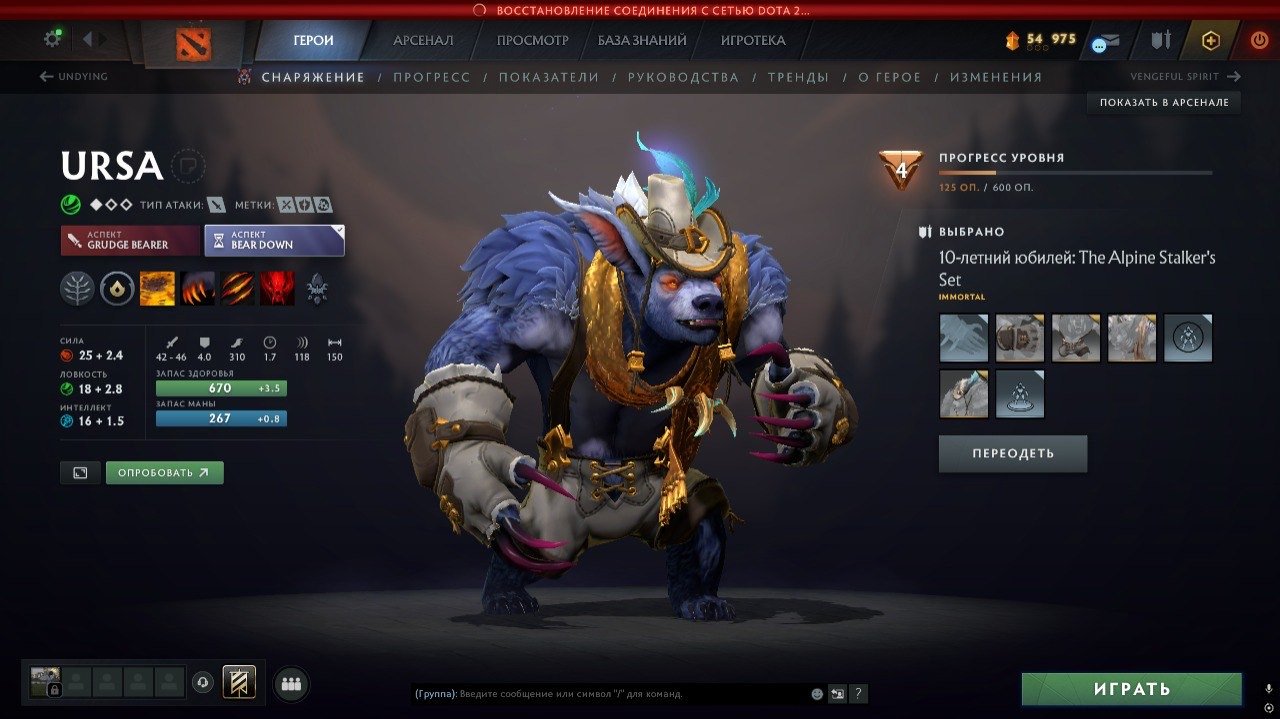Go to previous hero Undying
Image resolution: width=1280 pixels, height=719 pixels.
tap(73, 77)
